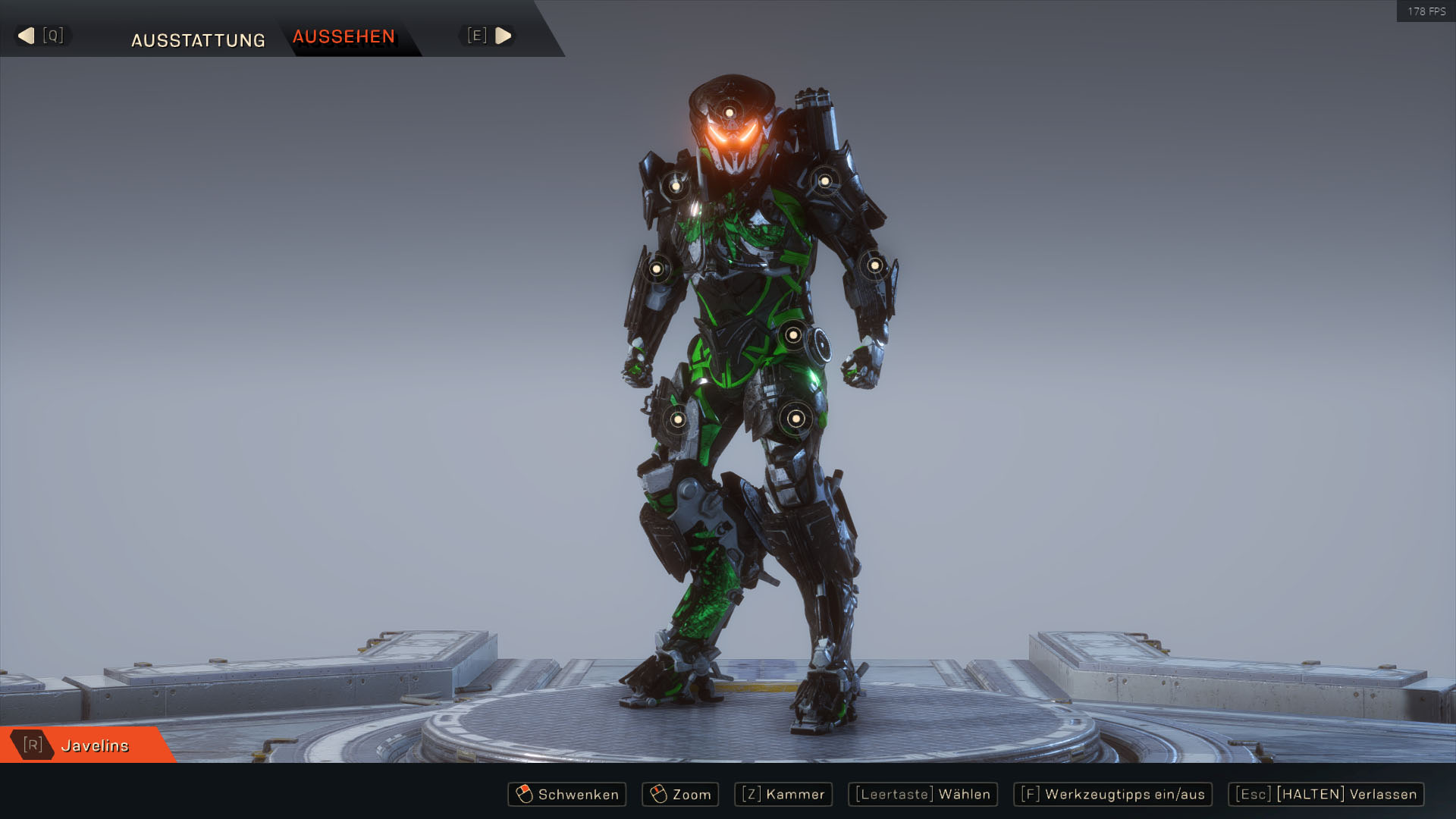Select the shoulder node beneath the back-mounted launcher

click(x=824, y=181)
